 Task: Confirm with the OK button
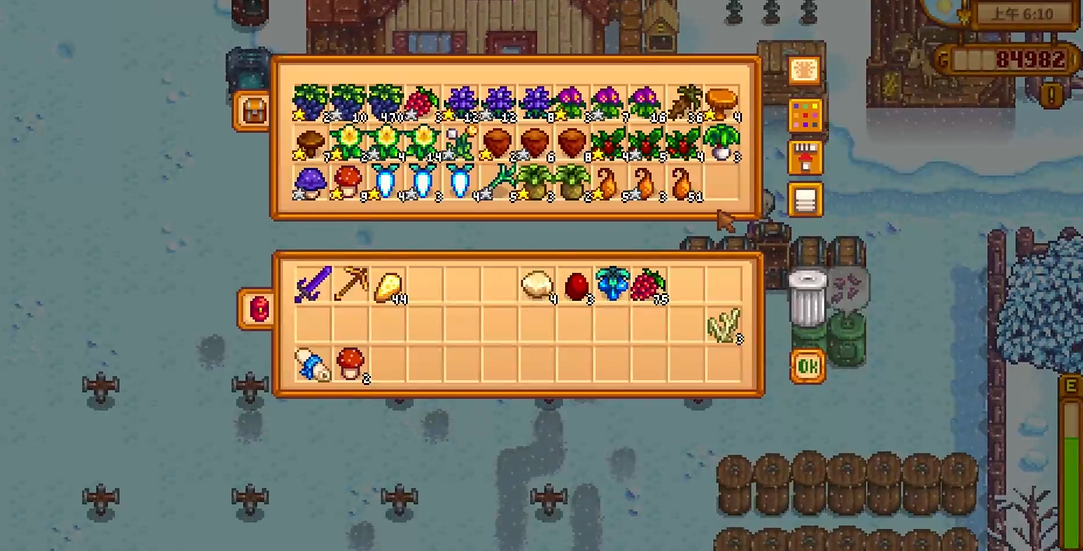[808, 366]
